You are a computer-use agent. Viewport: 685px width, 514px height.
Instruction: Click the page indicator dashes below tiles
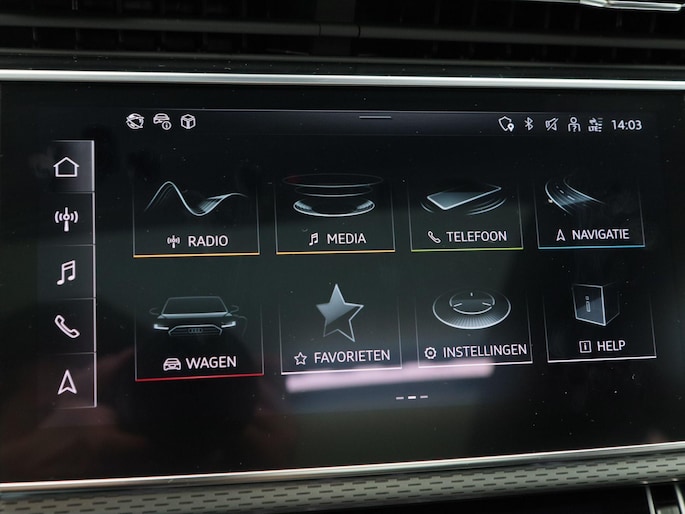point(411,397)
